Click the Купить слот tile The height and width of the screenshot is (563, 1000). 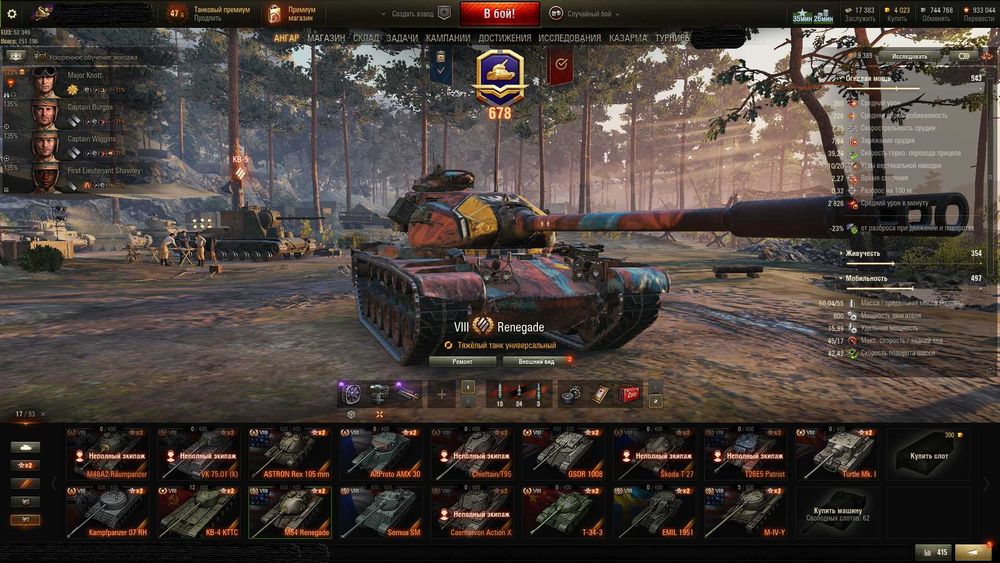(x=926, y=453)
